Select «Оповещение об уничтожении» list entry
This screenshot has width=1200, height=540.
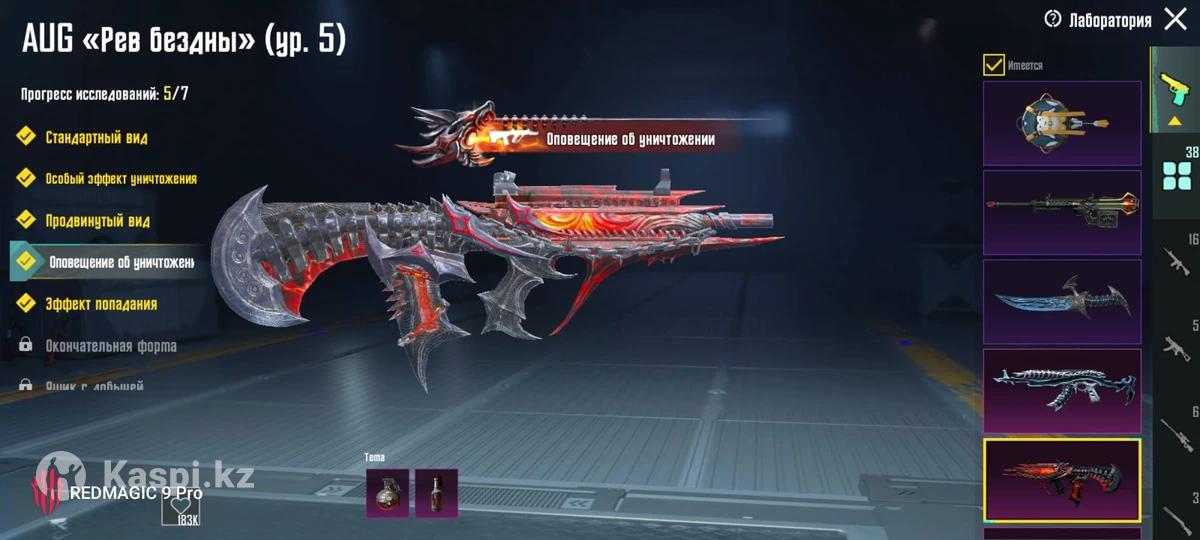(x=120, y=262)
